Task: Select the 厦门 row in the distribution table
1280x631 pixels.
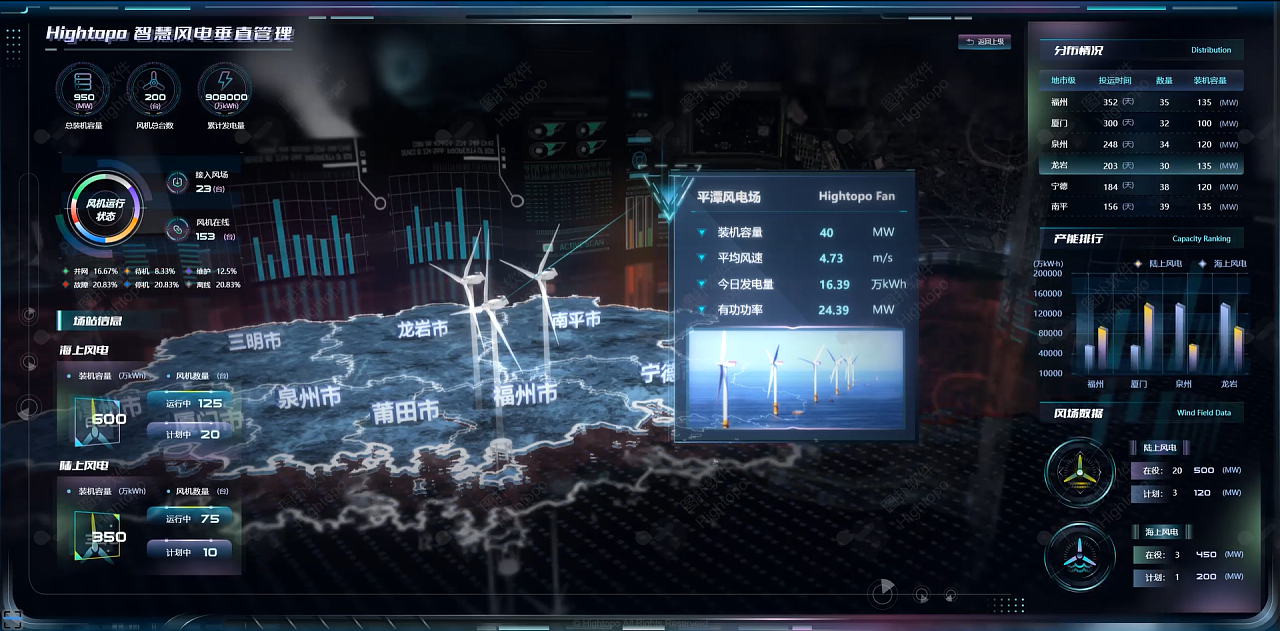Action: click(x=1144, y=123)
